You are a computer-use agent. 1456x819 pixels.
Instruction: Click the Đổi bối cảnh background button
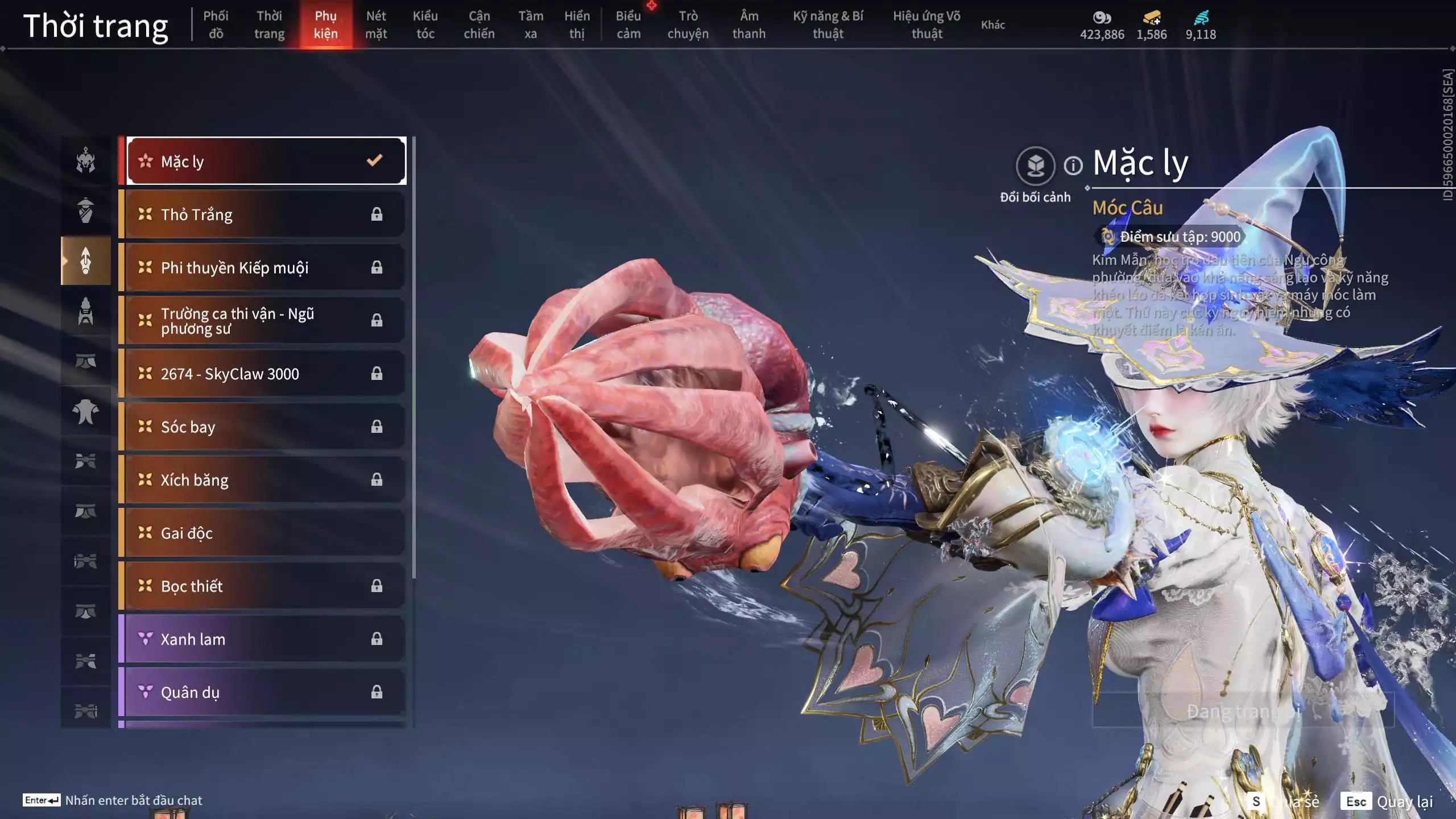[x=1035, y=166]
